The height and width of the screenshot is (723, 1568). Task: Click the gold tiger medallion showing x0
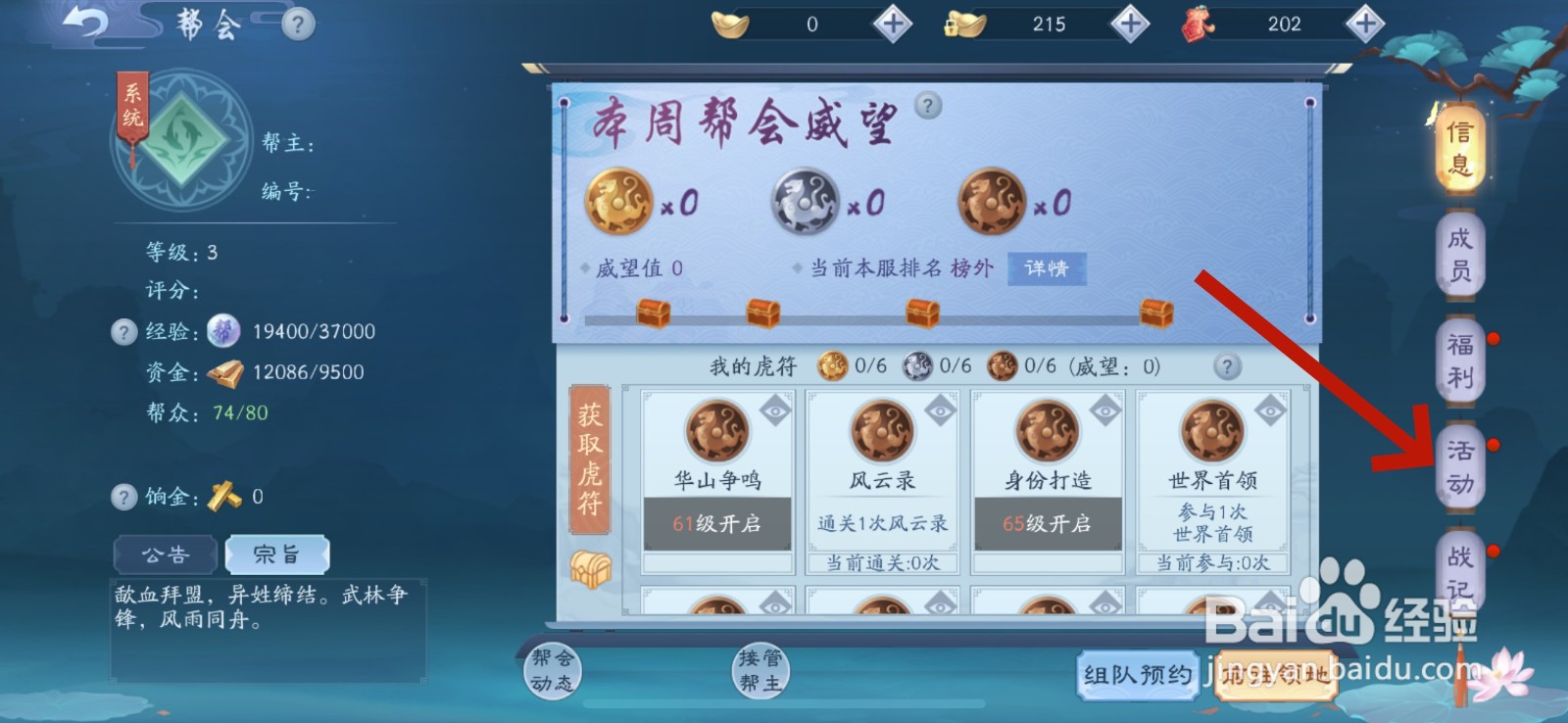click(619, 201)
